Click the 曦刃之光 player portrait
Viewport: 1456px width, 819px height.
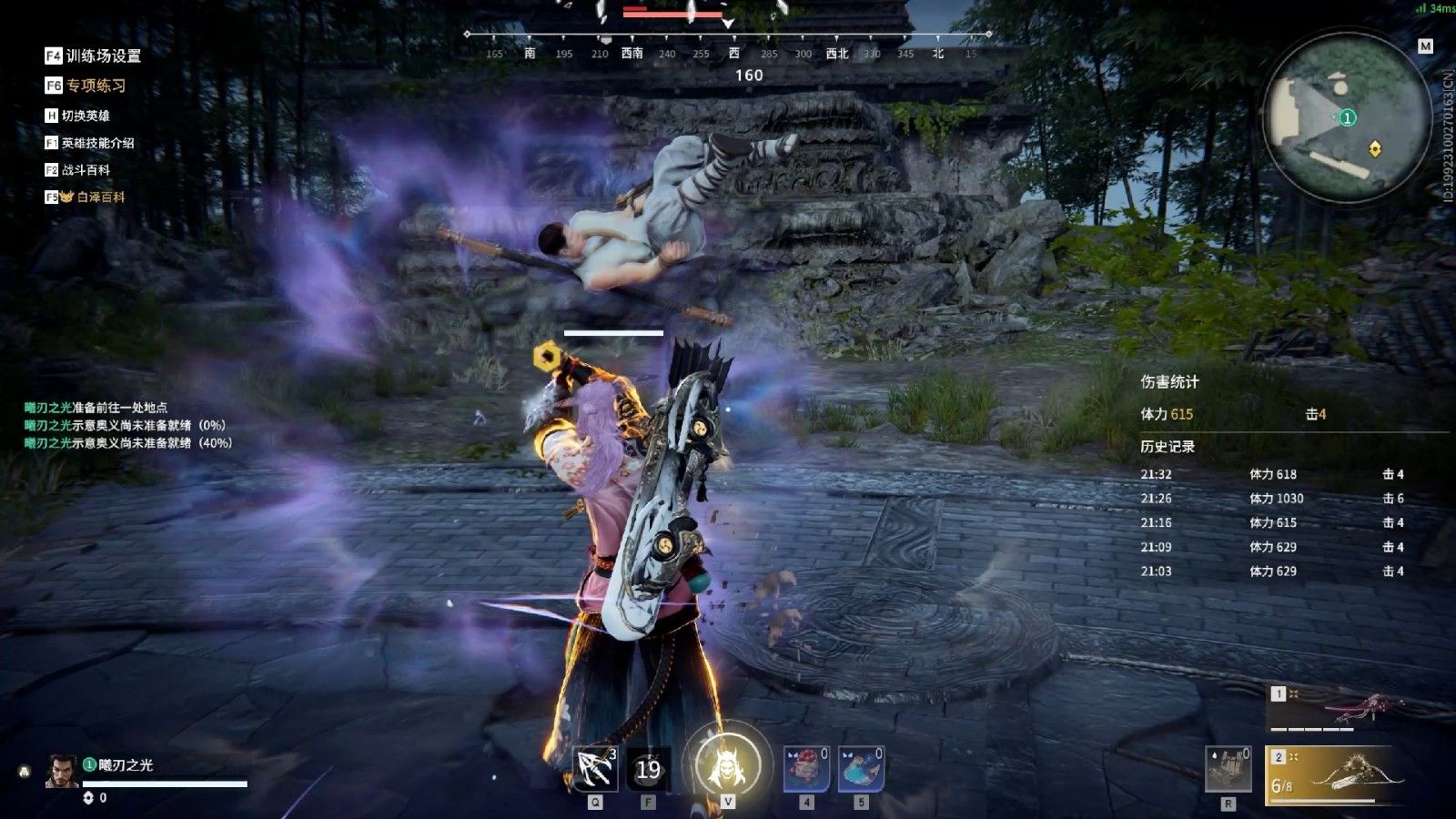pos(61,772)
